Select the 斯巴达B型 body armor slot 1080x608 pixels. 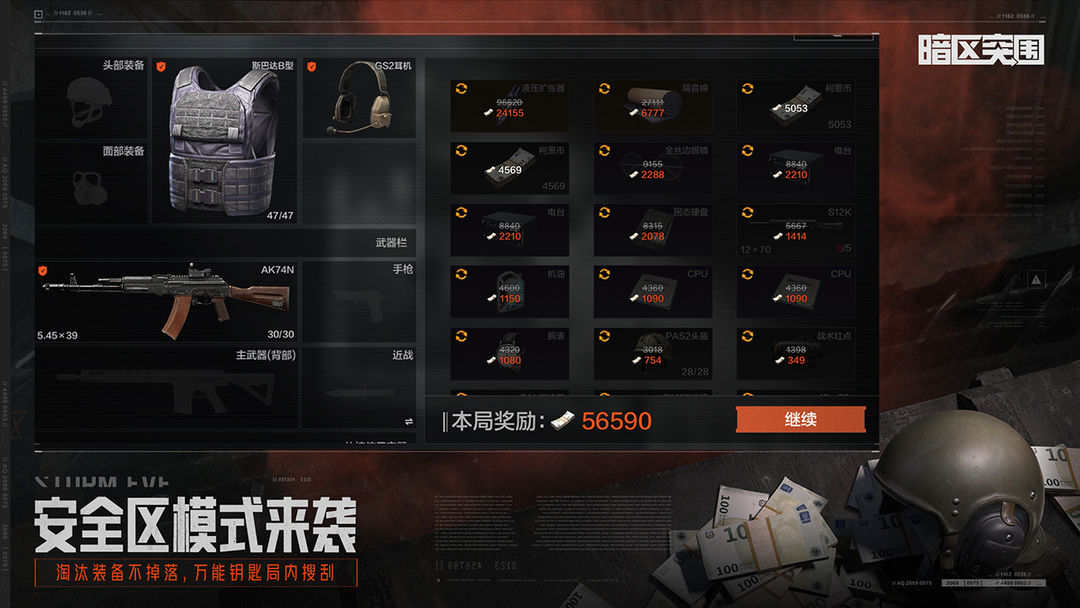tap(225, 141)
